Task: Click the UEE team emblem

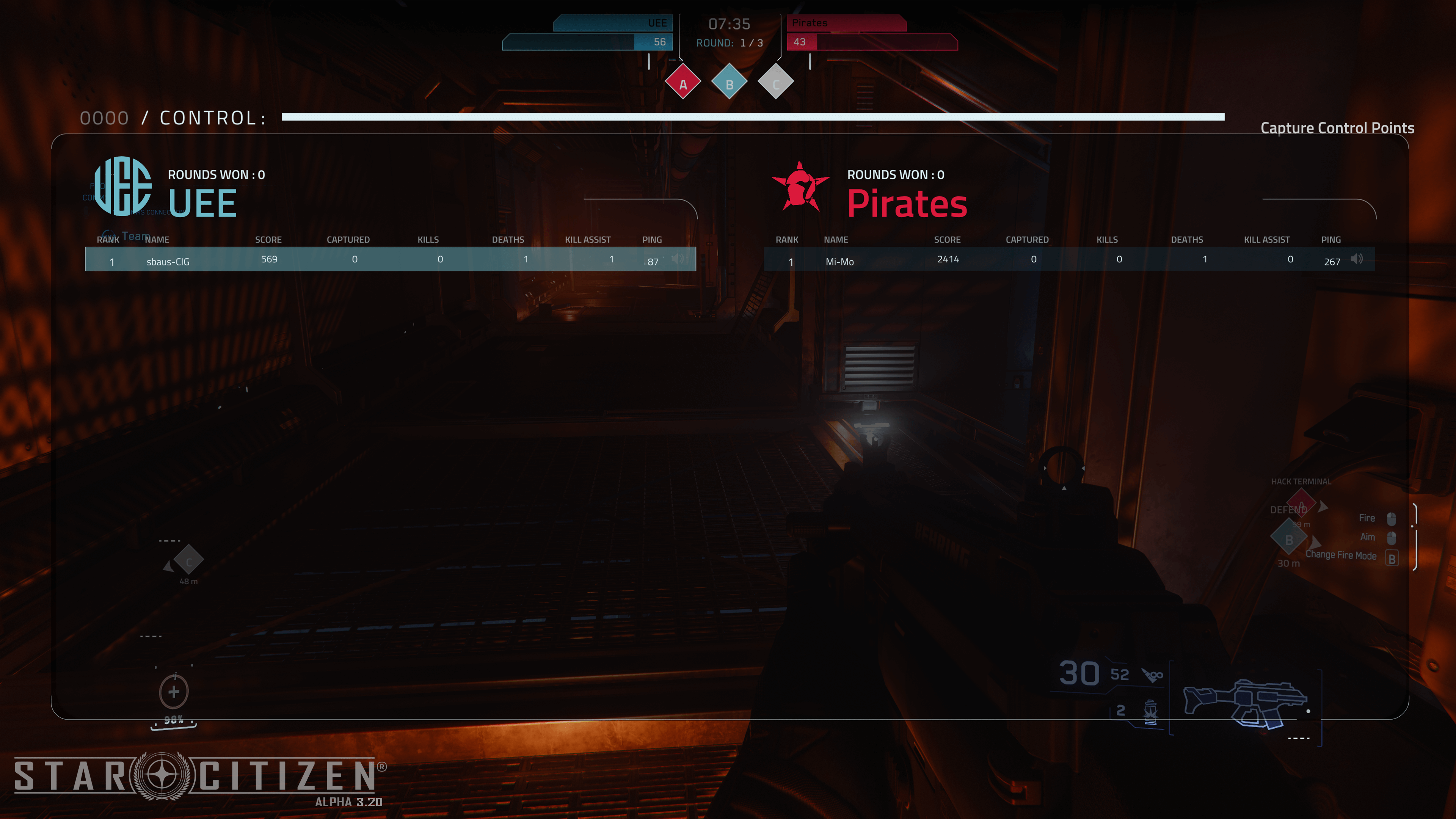Action: 122,186
